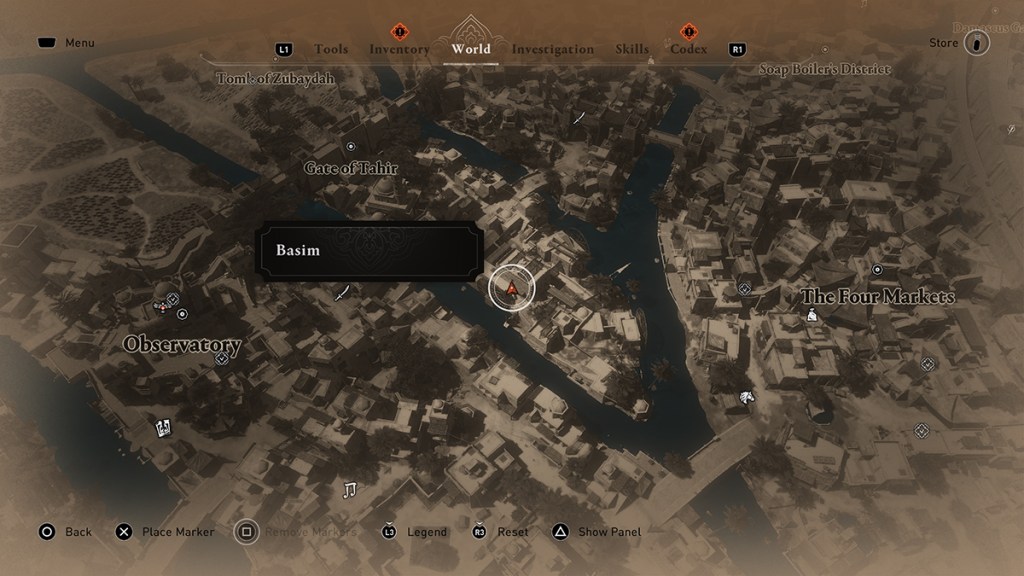
Task: Choose the Gate of Tahir label
Action: (x=350, y=168)
